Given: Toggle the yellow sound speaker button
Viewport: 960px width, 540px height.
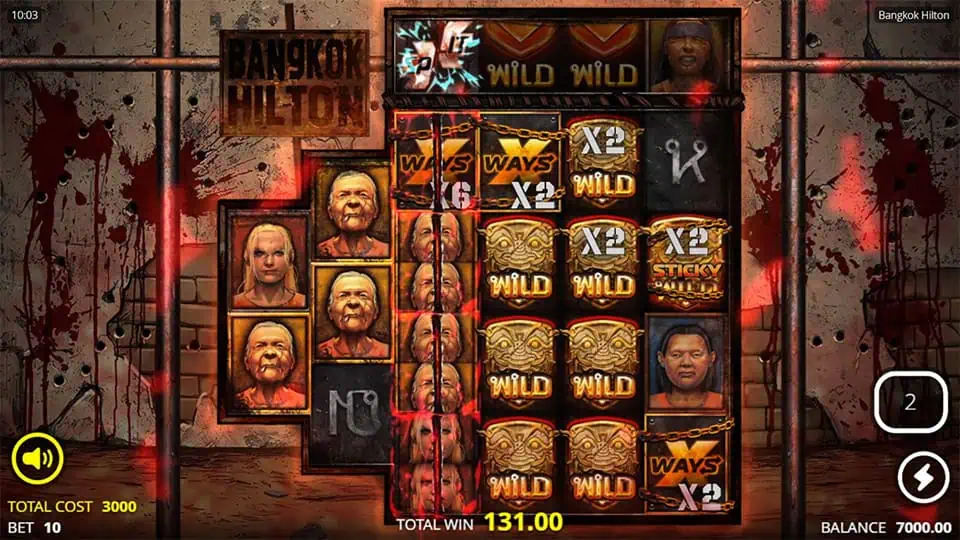Looking at the screenshot, I should coord(37,460).
